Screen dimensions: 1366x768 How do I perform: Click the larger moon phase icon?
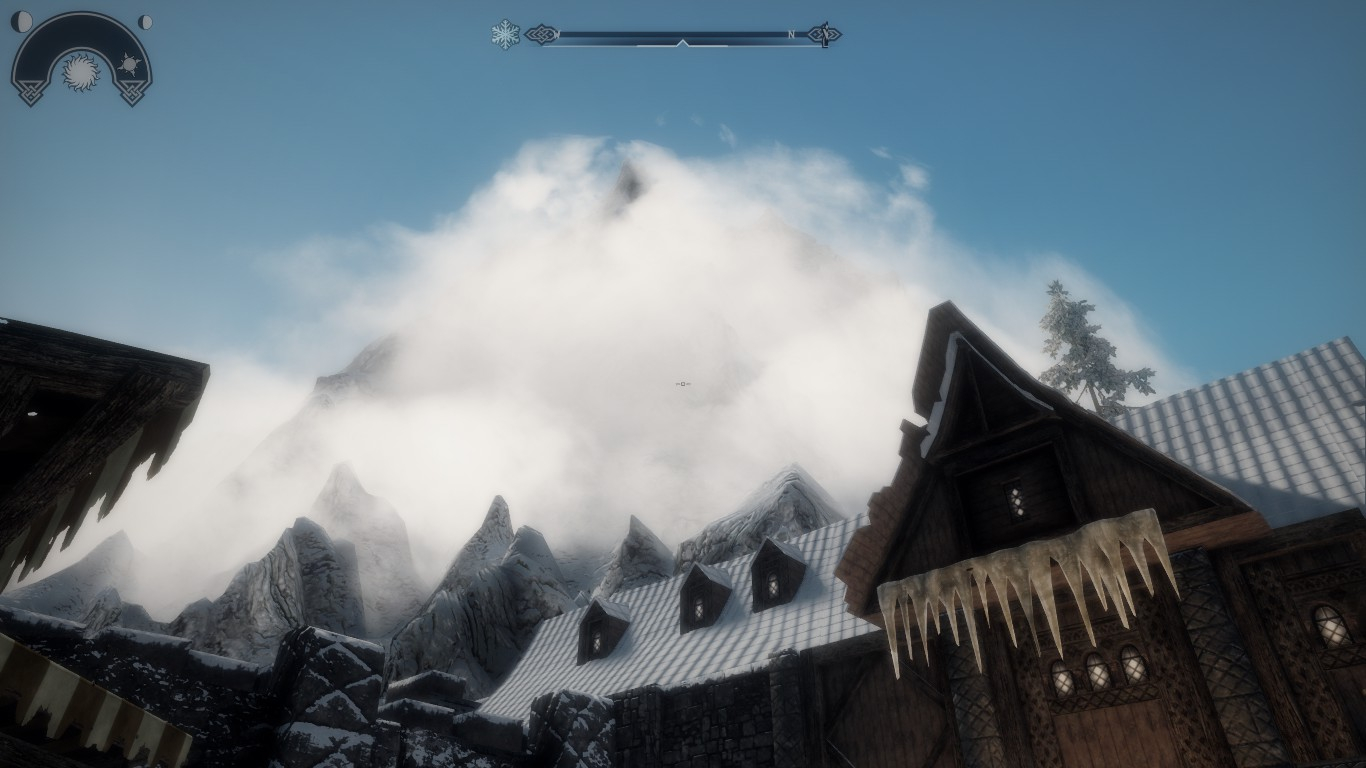click(x=21, y=21)
